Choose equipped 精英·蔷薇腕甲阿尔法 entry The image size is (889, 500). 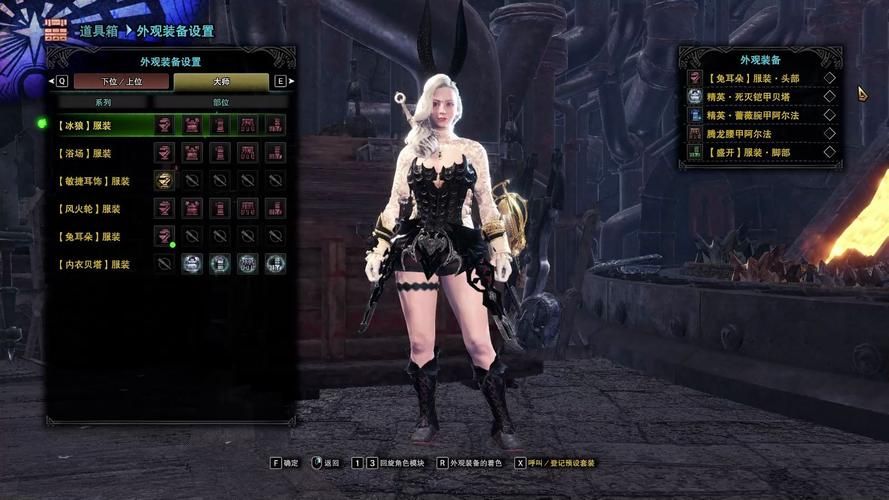click(x=760, y=115)
